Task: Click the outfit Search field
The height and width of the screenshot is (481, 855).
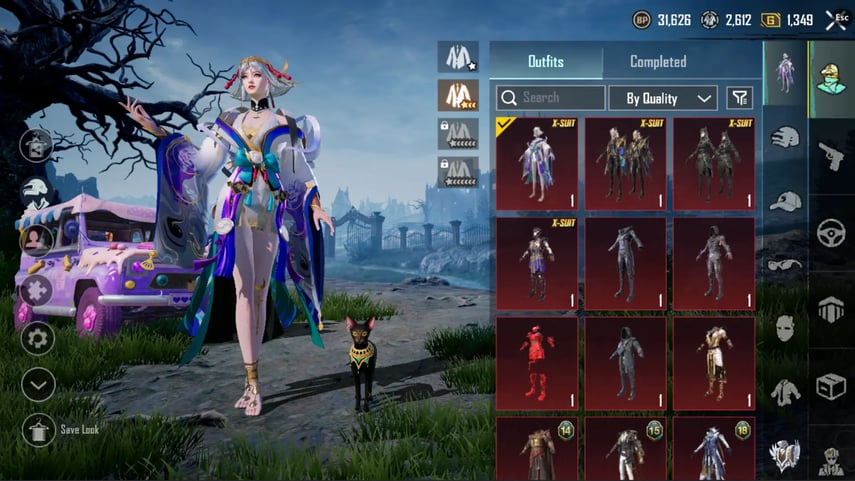Action: 551,98
